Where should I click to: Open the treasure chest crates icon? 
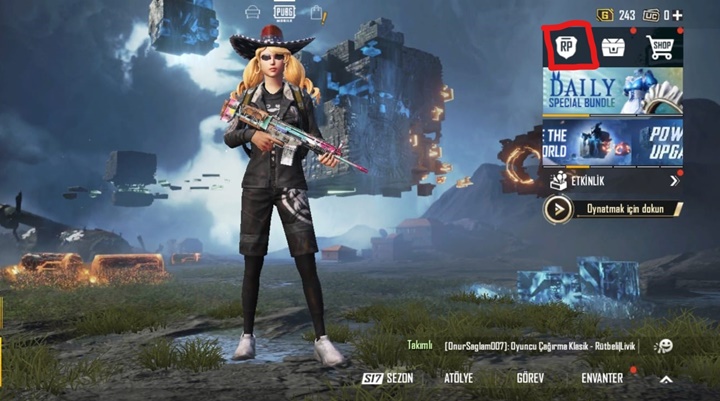pyautogui.click(x=613, y=47)
